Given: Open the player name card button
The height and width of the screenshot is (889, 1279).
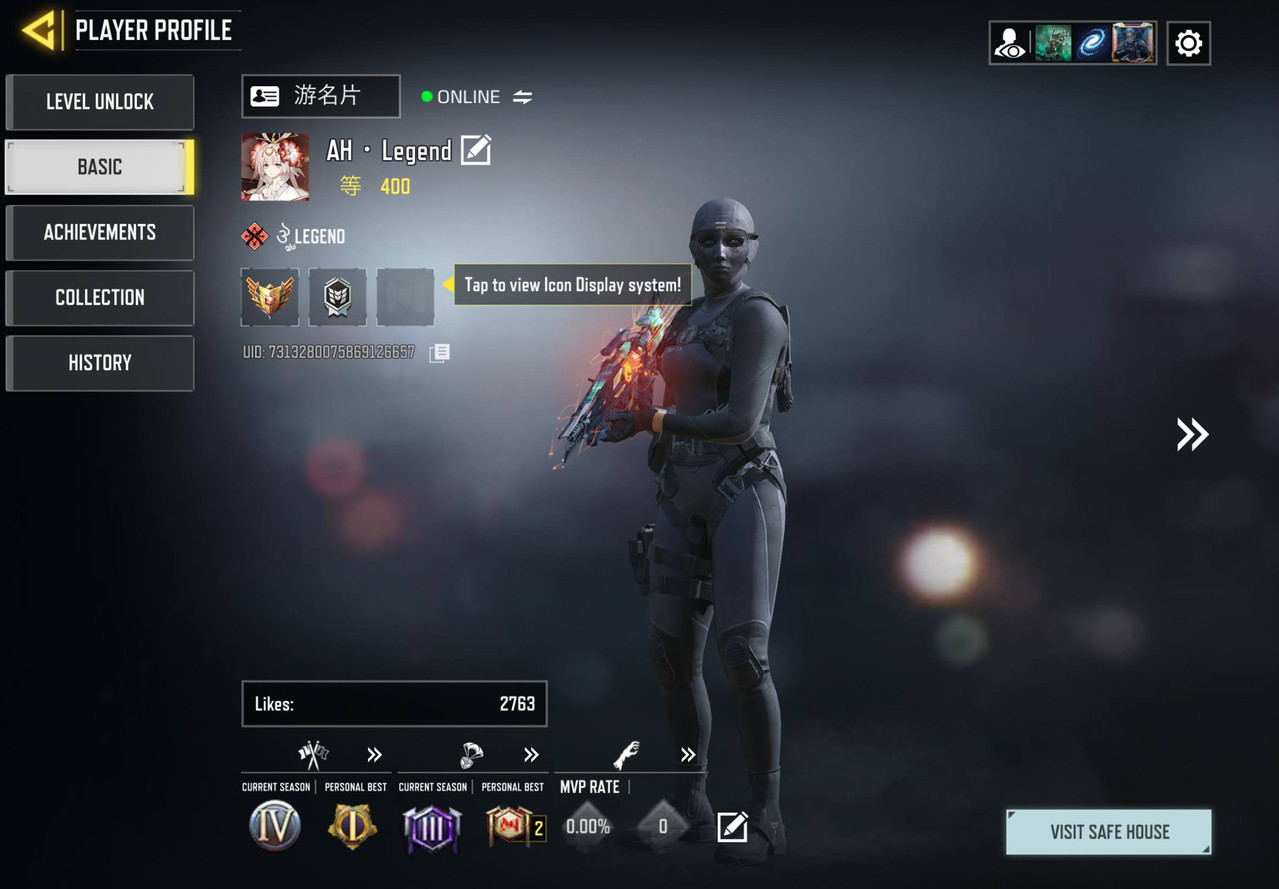Looking at the screenshot, I should [320, 96].
